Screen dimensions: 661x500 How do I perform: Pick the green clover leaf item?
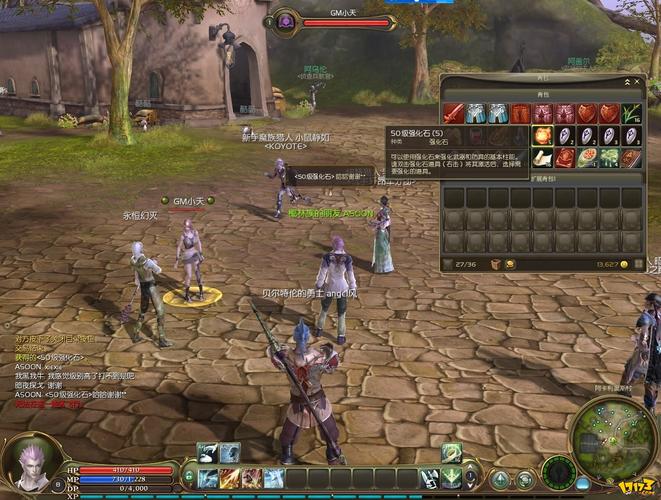pos(609,158)
